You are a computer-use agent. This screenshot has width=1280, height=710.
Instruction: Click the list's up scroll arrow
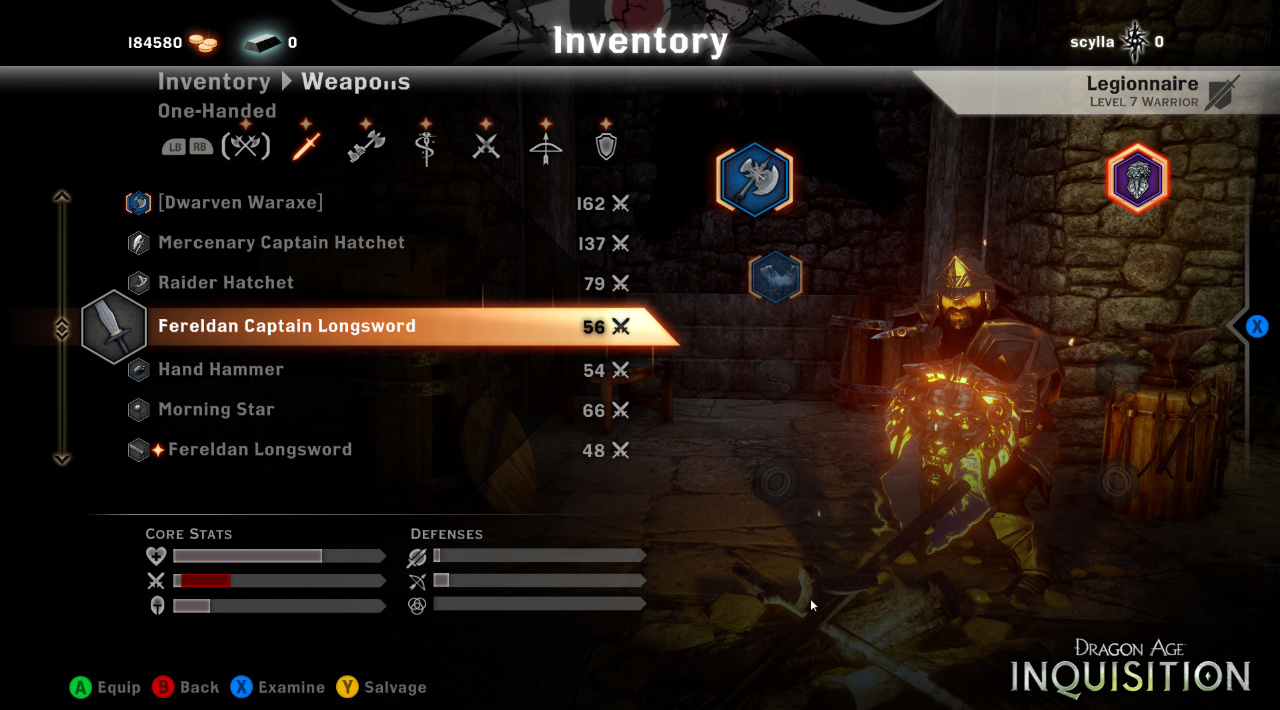click(62, 197)
